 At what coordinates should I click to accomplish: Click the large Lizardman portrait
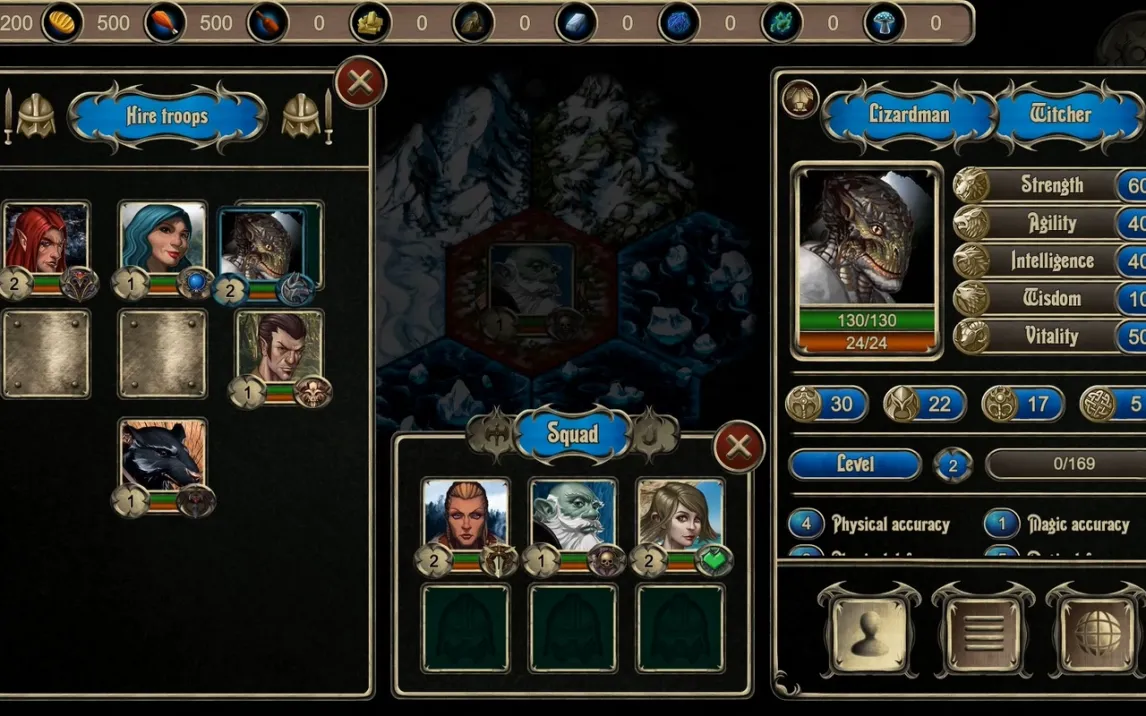[866, 240]
